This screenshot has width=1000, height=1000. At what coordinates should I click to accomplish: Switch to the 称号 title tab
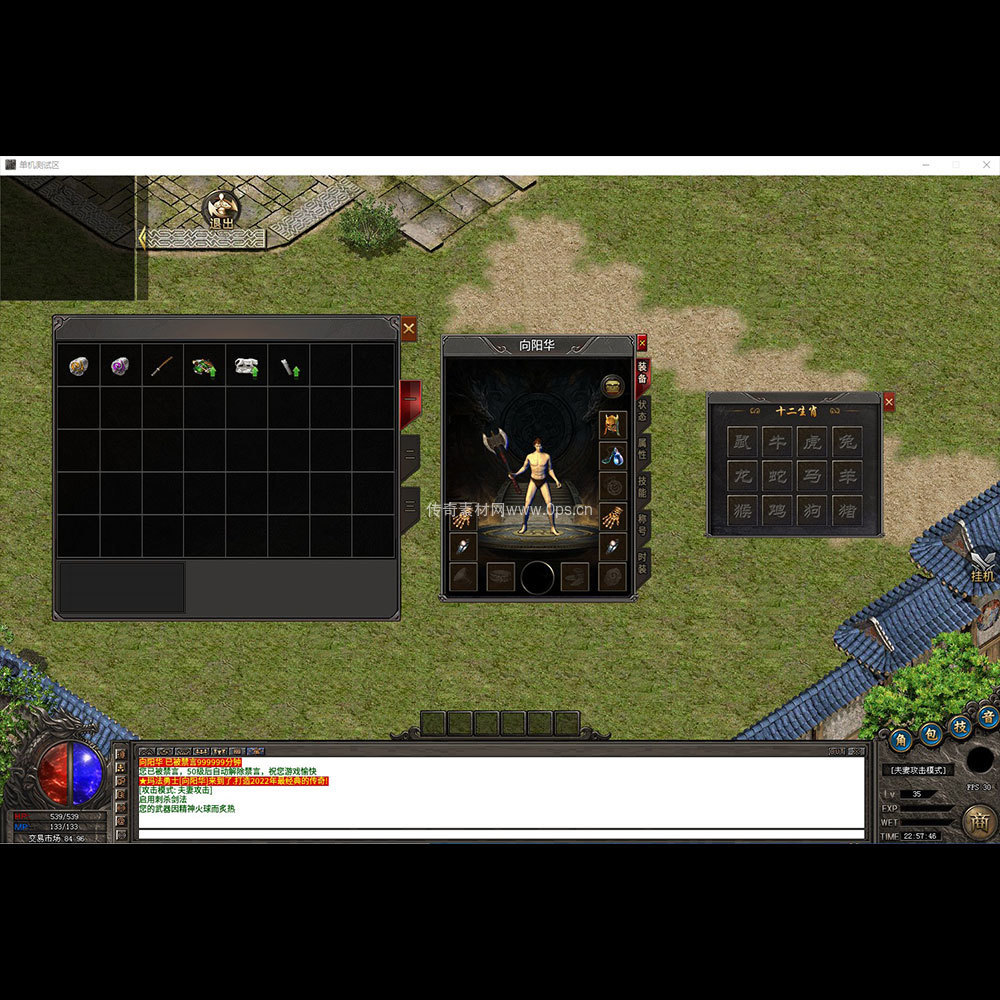[643, 524]
